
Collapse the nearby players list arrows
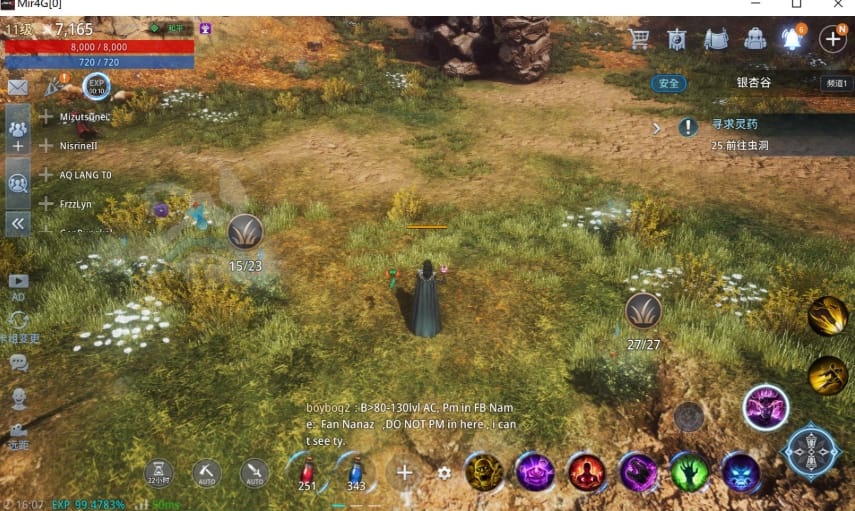(17, 225)
